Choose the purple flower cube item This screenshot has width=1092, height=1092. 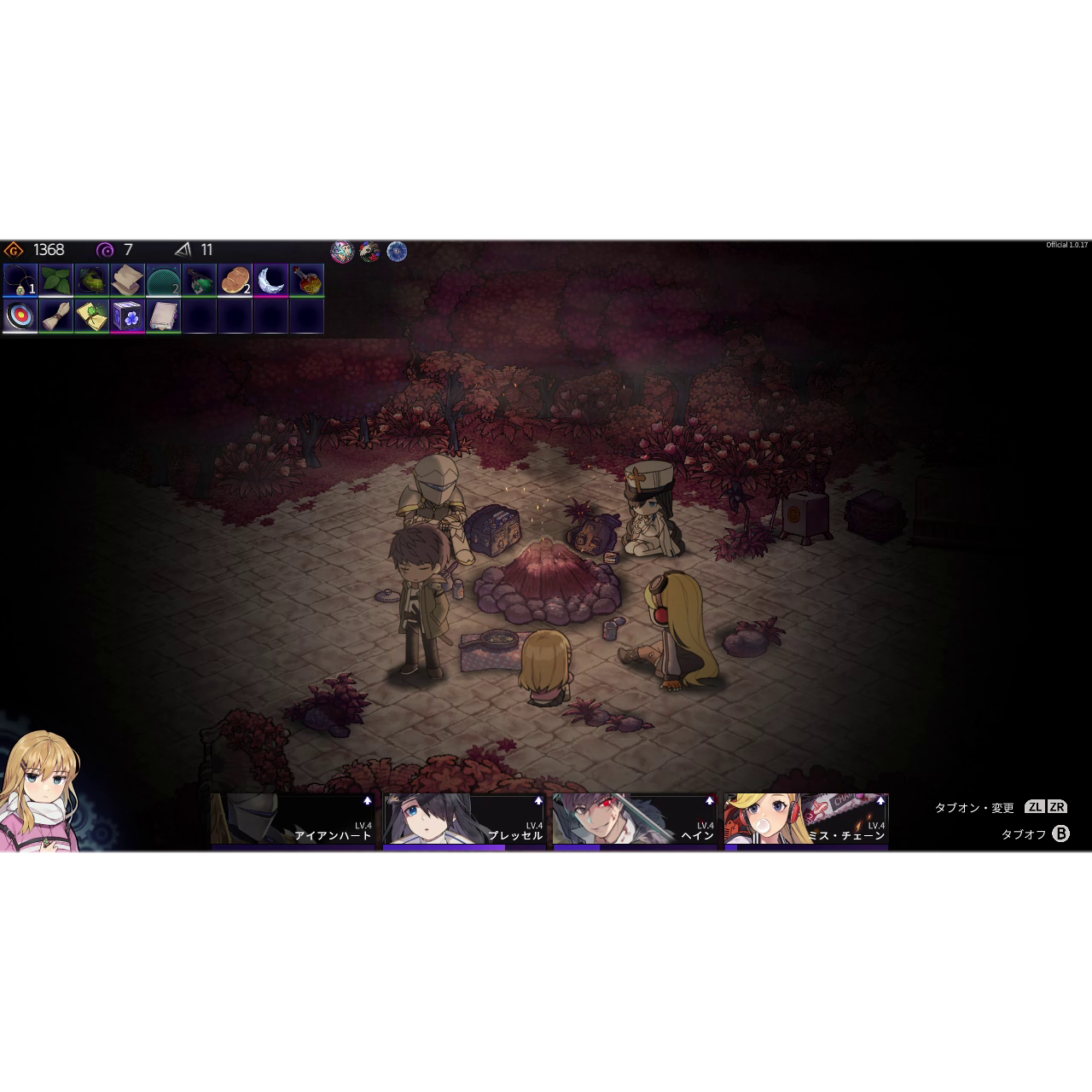pos(128,317)
